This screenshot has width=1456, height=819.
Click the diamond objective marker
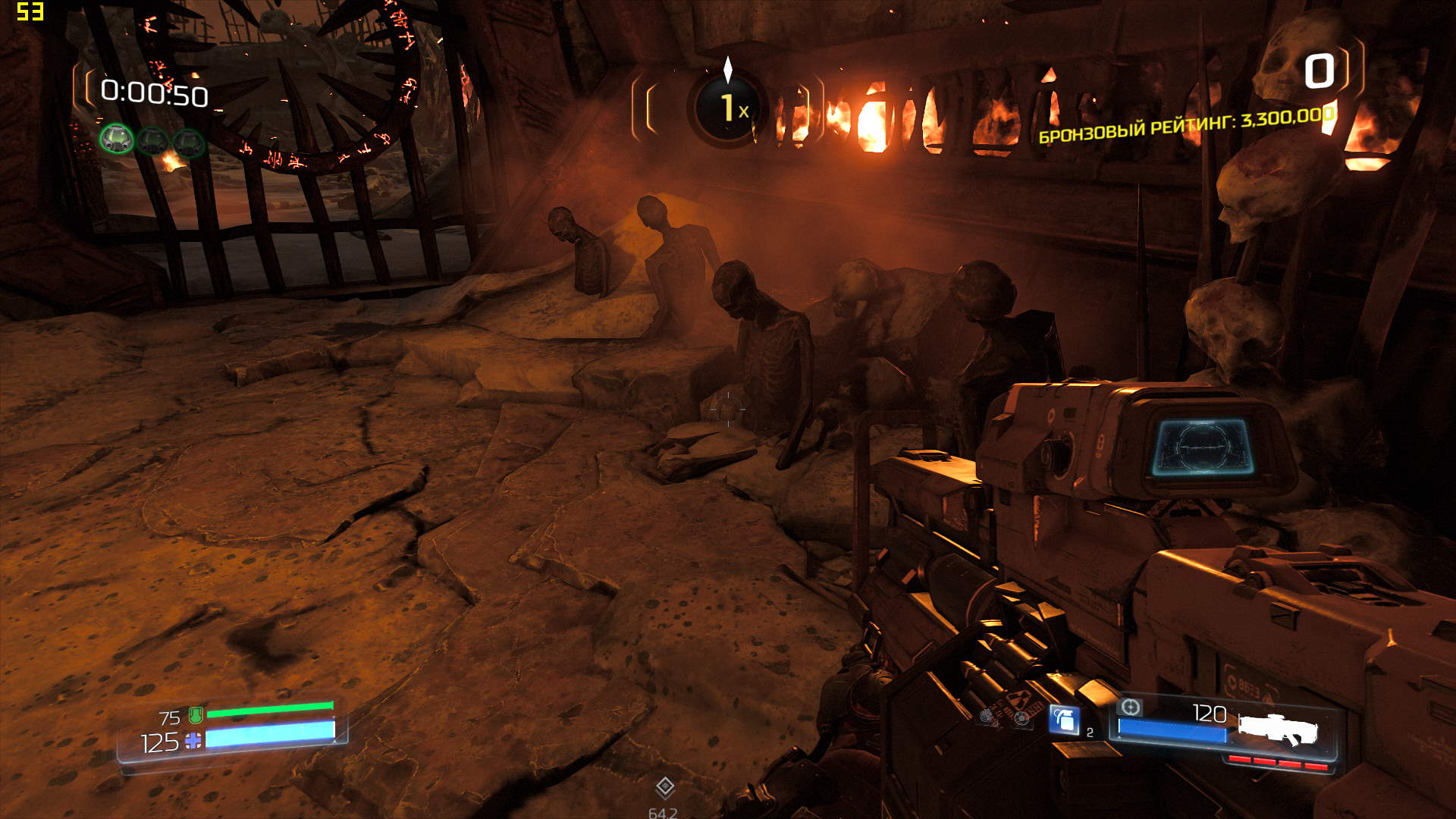[665, 787]
